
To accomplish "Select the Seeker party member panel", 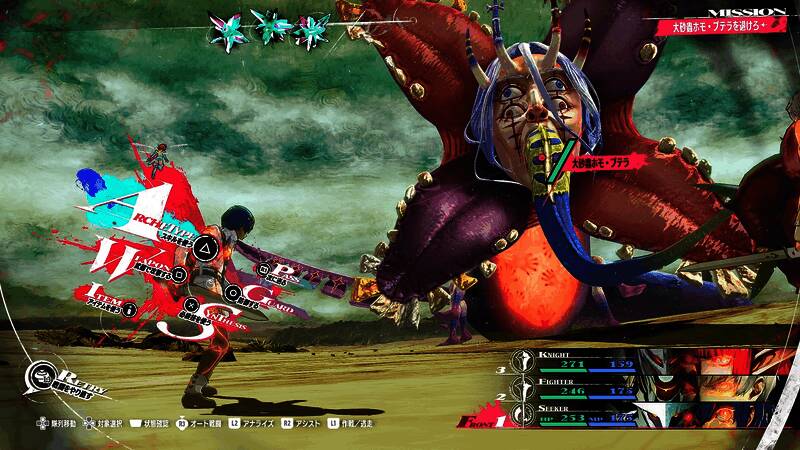I will (580, 414).
